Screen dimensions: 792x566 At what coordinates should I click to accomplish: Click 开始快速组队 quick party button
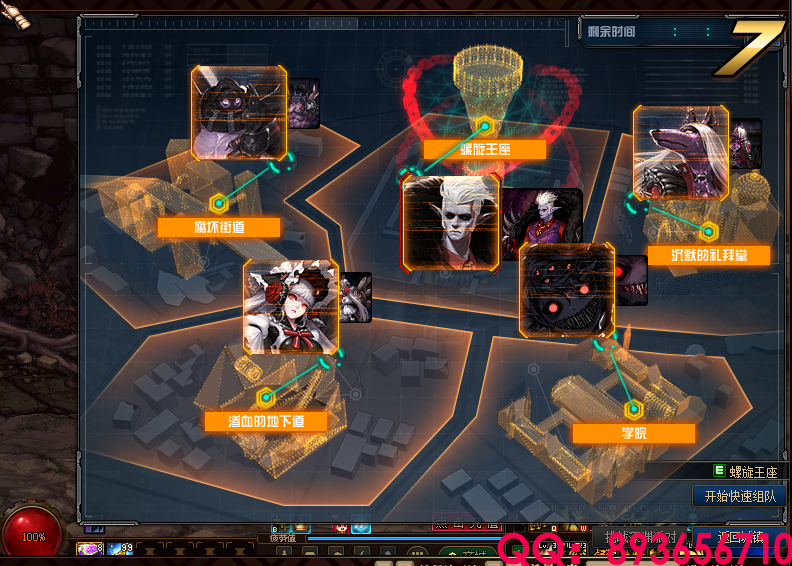tap(739, 496)
